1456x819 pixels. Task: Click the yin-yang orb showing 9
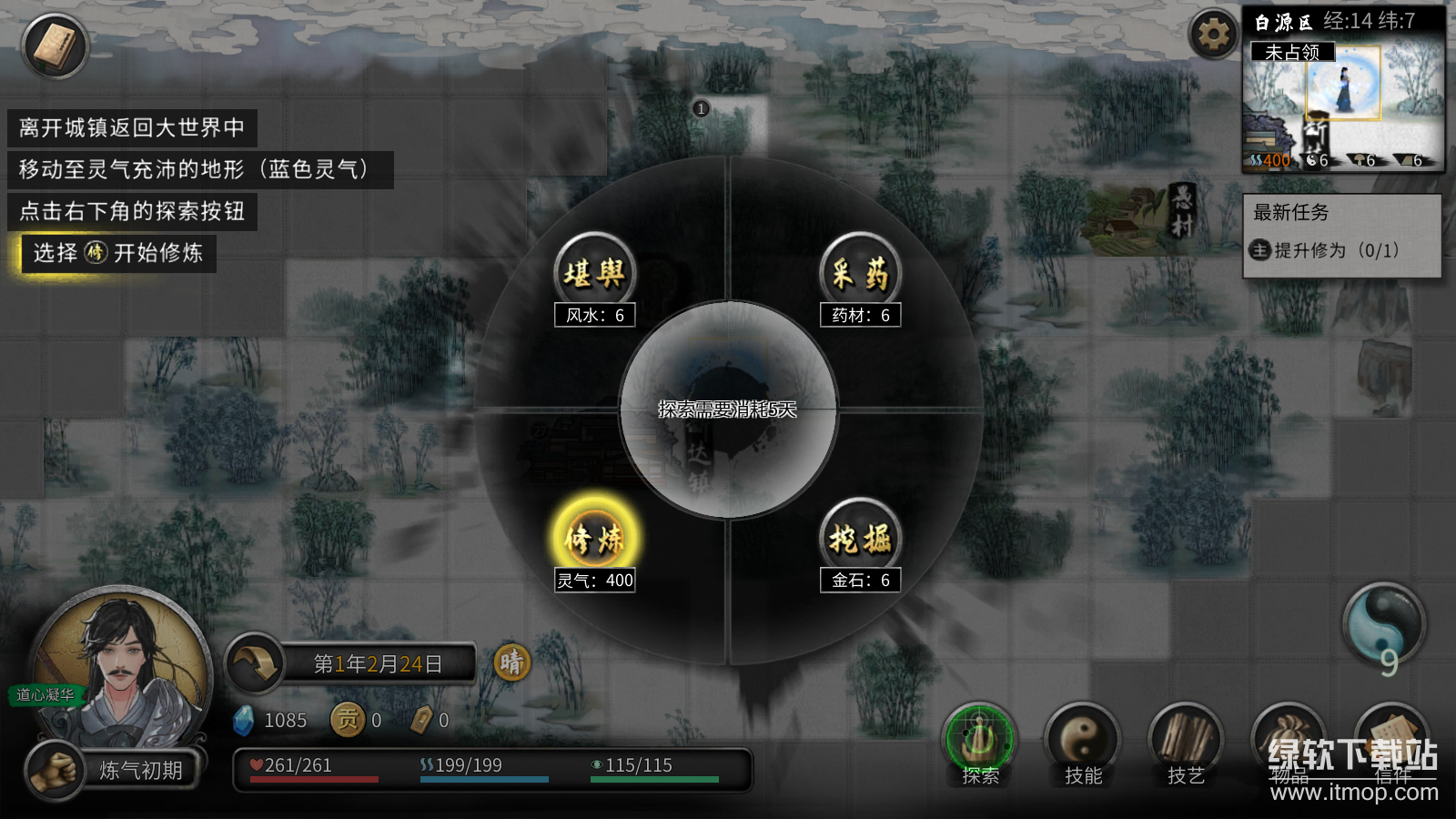point(1384,626)
